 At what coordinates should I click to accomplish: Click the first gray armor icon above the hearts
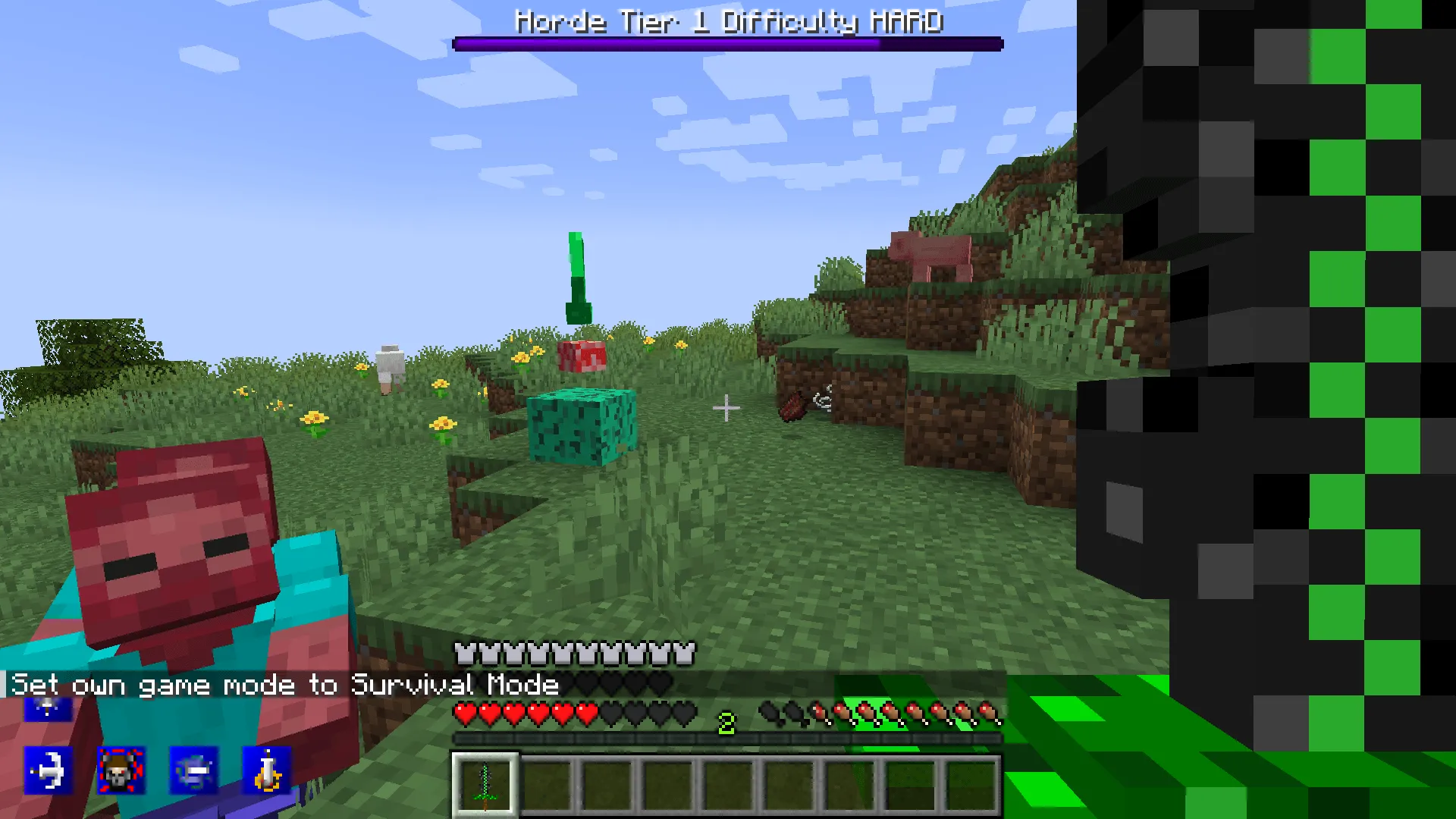point(464,651)
